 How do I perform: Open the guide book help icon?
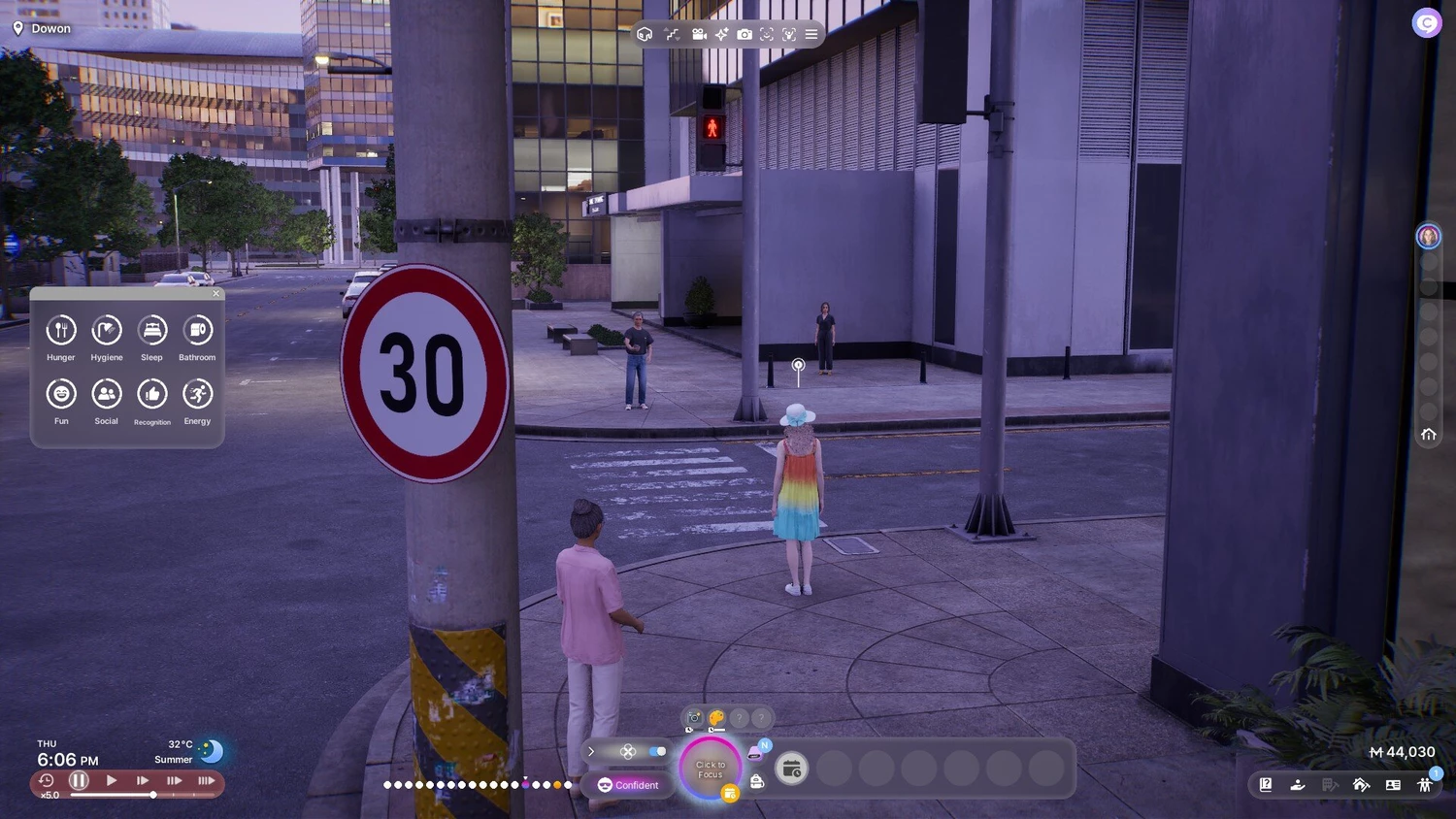click(x=1266, y=785)
